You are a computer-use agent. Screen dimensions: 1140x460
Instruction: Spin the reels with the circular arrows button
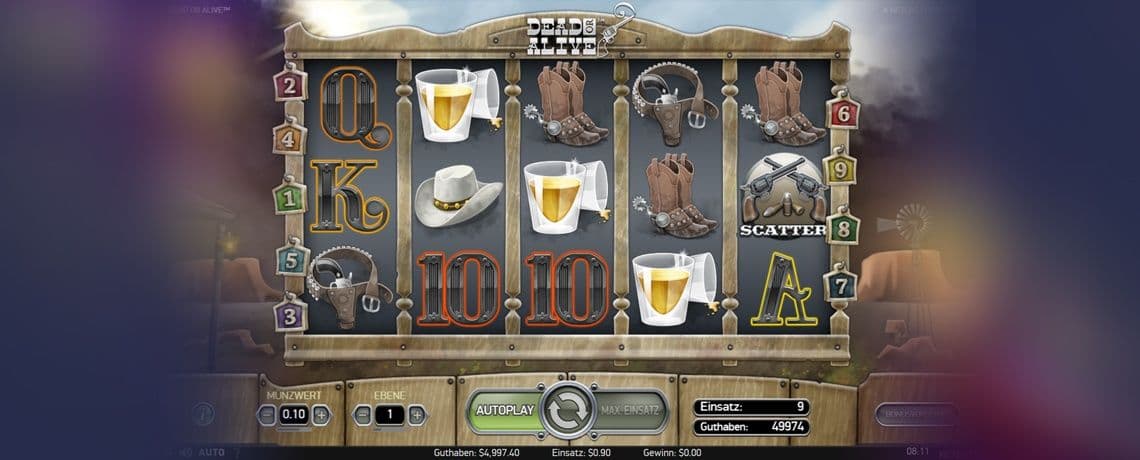coord(568,411)
